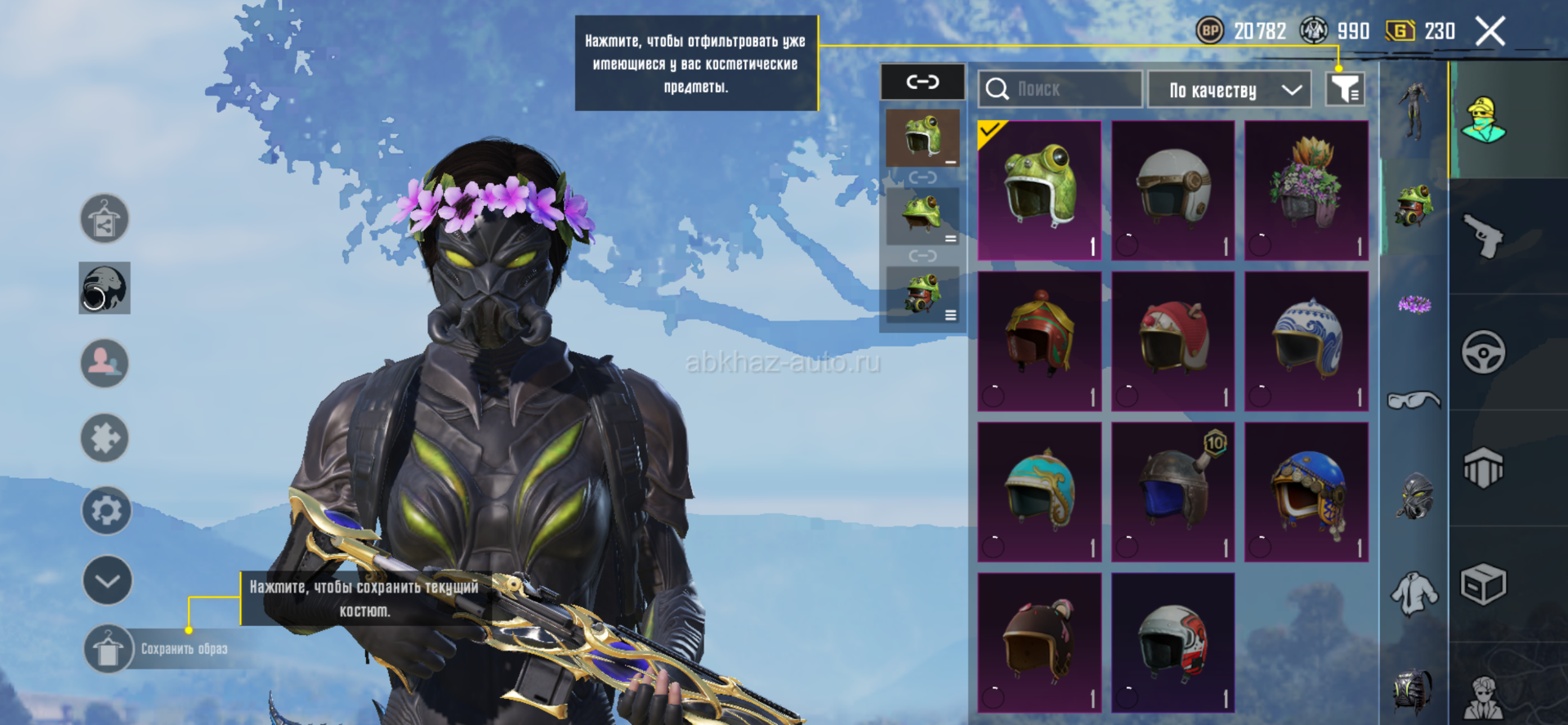This screenshot has width=1568, height=725.
Task: Select the jacket clothing category
Action: (1414, 592)
